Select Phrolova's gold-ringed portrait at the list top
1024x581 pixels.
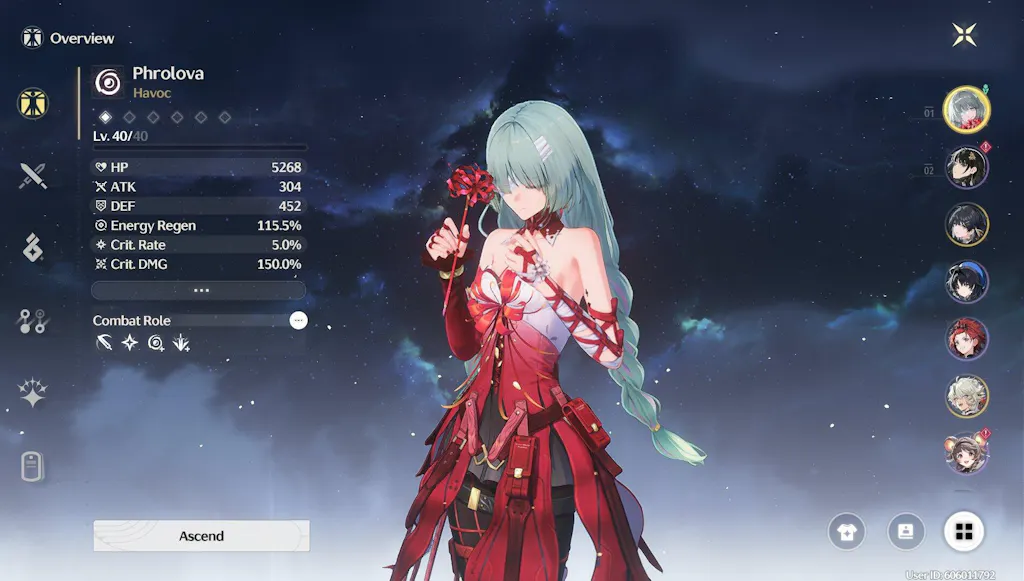967,109
